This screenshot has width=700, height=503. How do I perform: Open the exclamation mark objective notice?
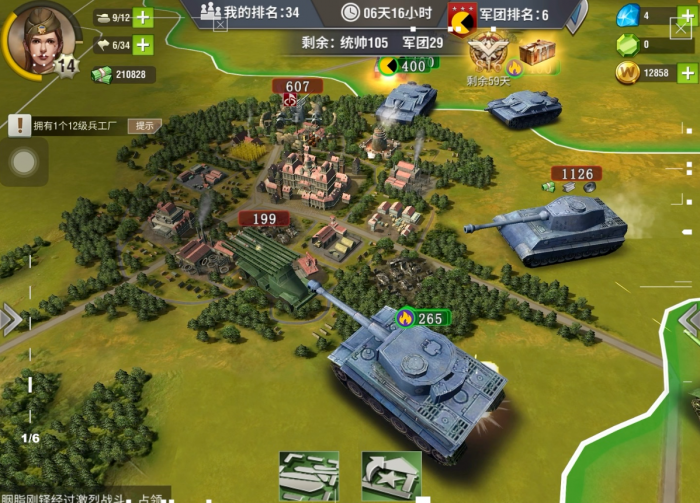19,125
